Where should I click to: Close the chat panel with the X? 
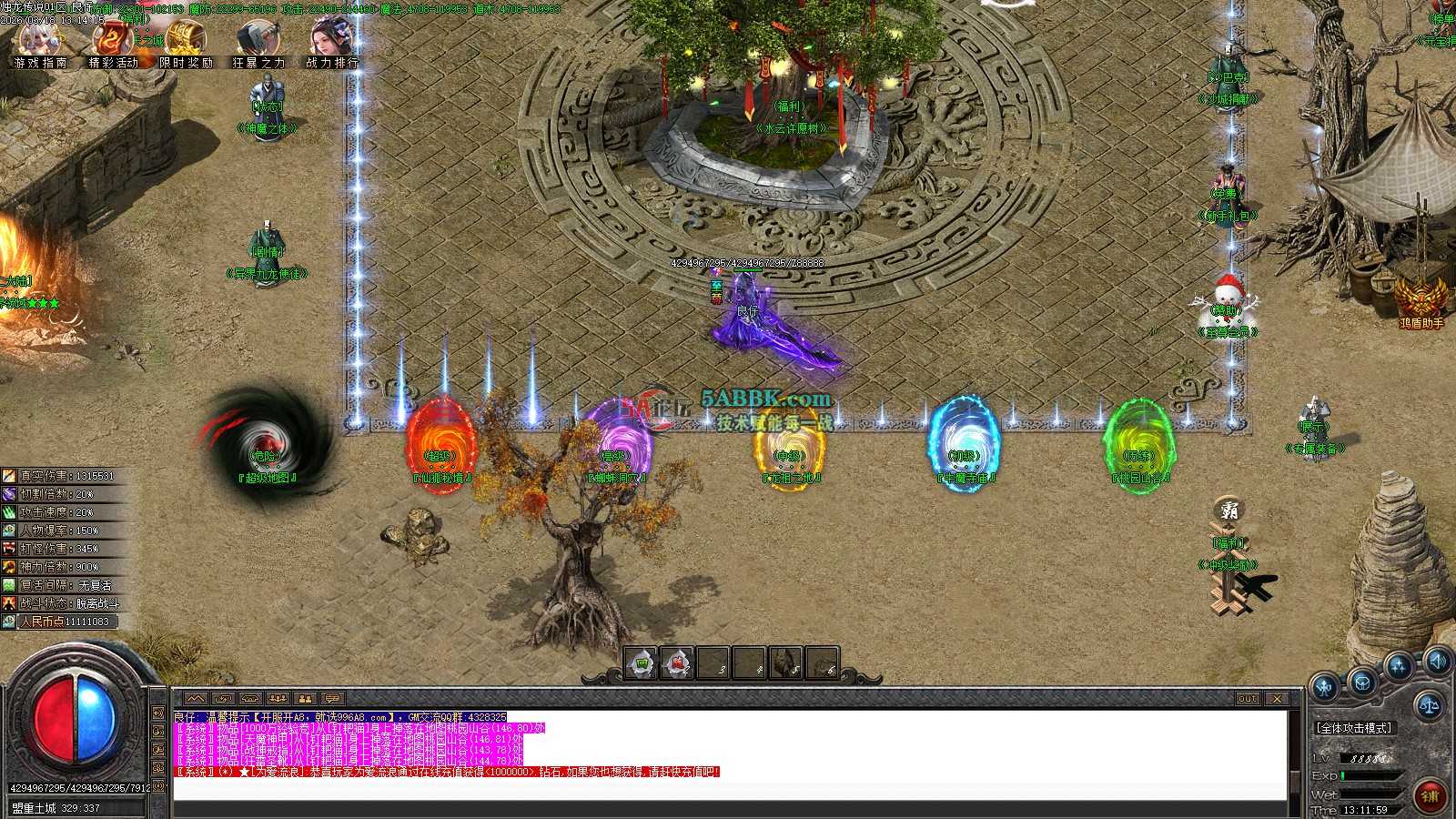pyautogui.click(x=1277, y=698)
